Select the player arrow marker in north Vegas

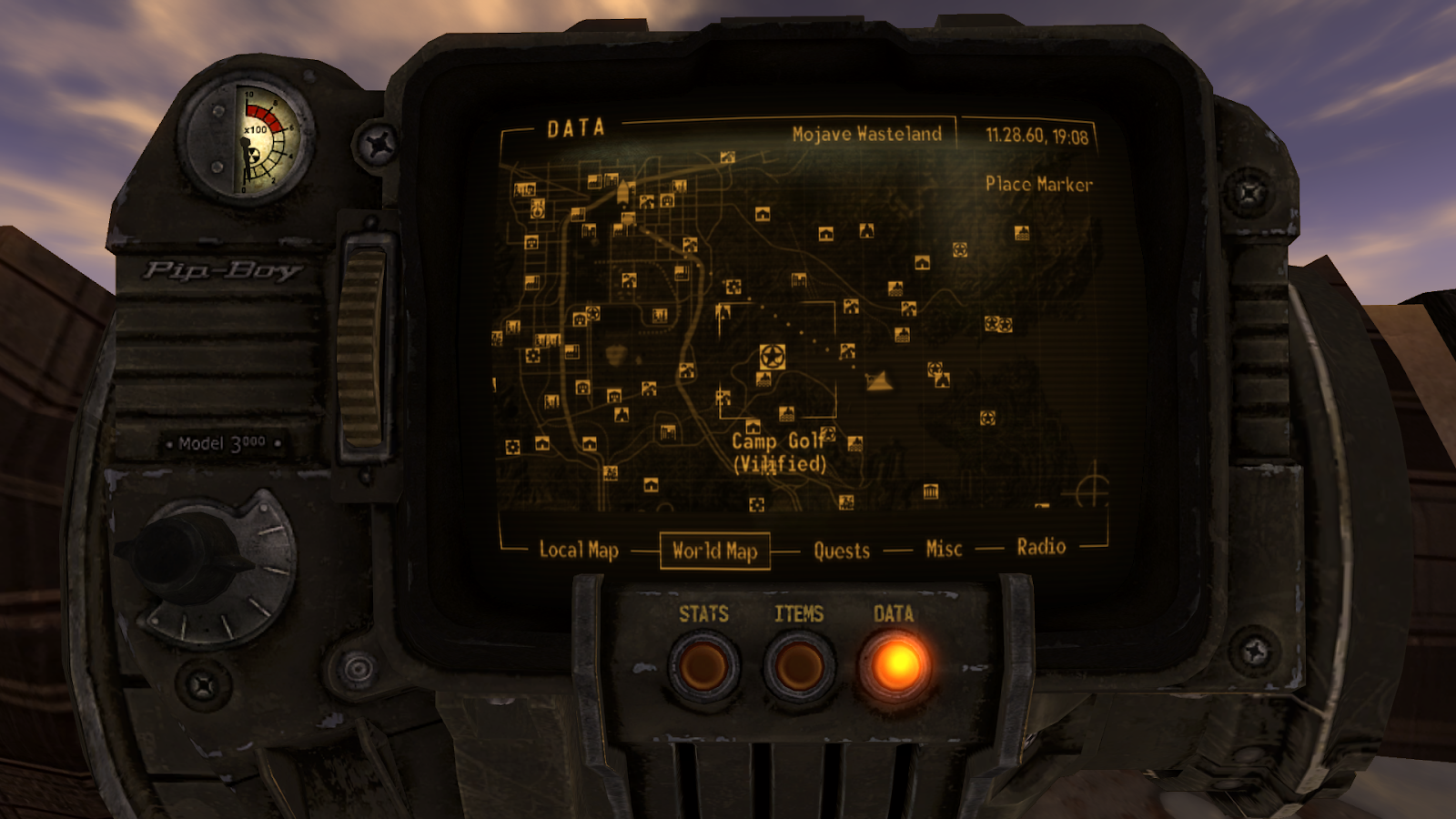[622, 193]
